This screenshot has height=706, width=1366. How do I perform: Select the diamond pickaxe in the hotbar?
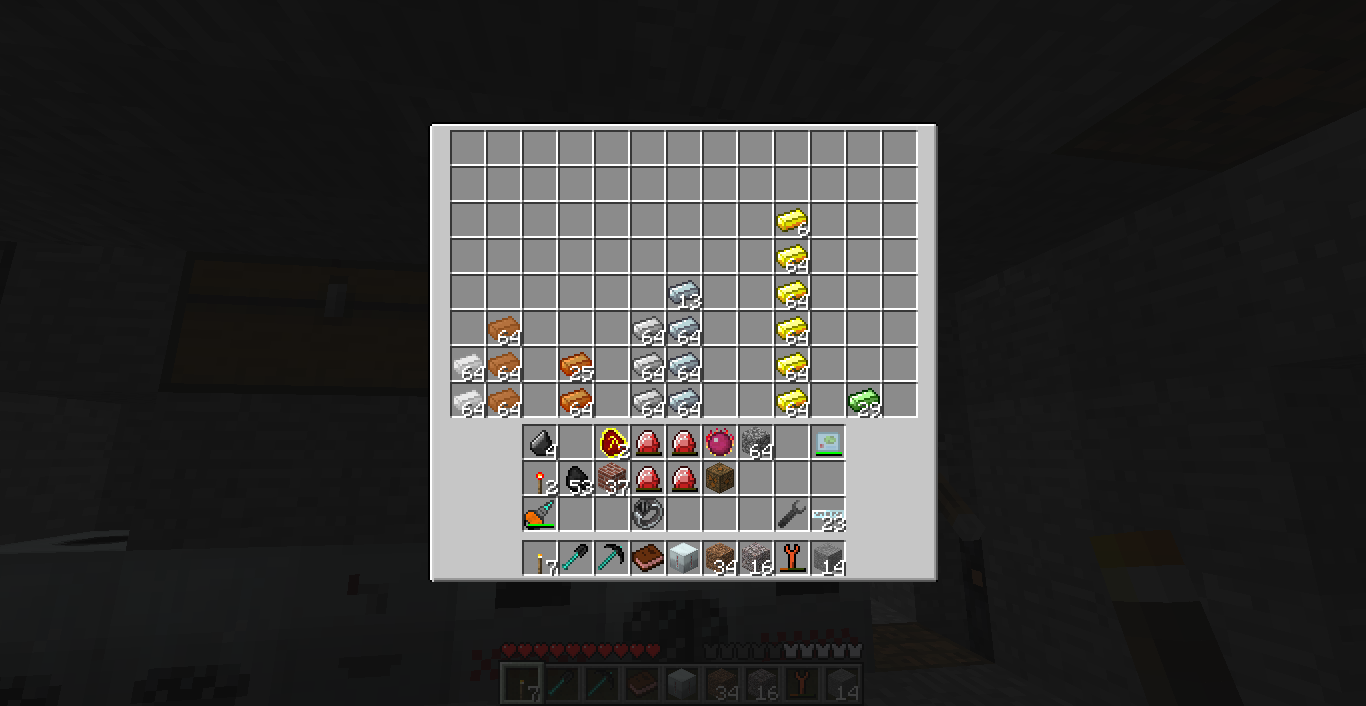(612, 558)
